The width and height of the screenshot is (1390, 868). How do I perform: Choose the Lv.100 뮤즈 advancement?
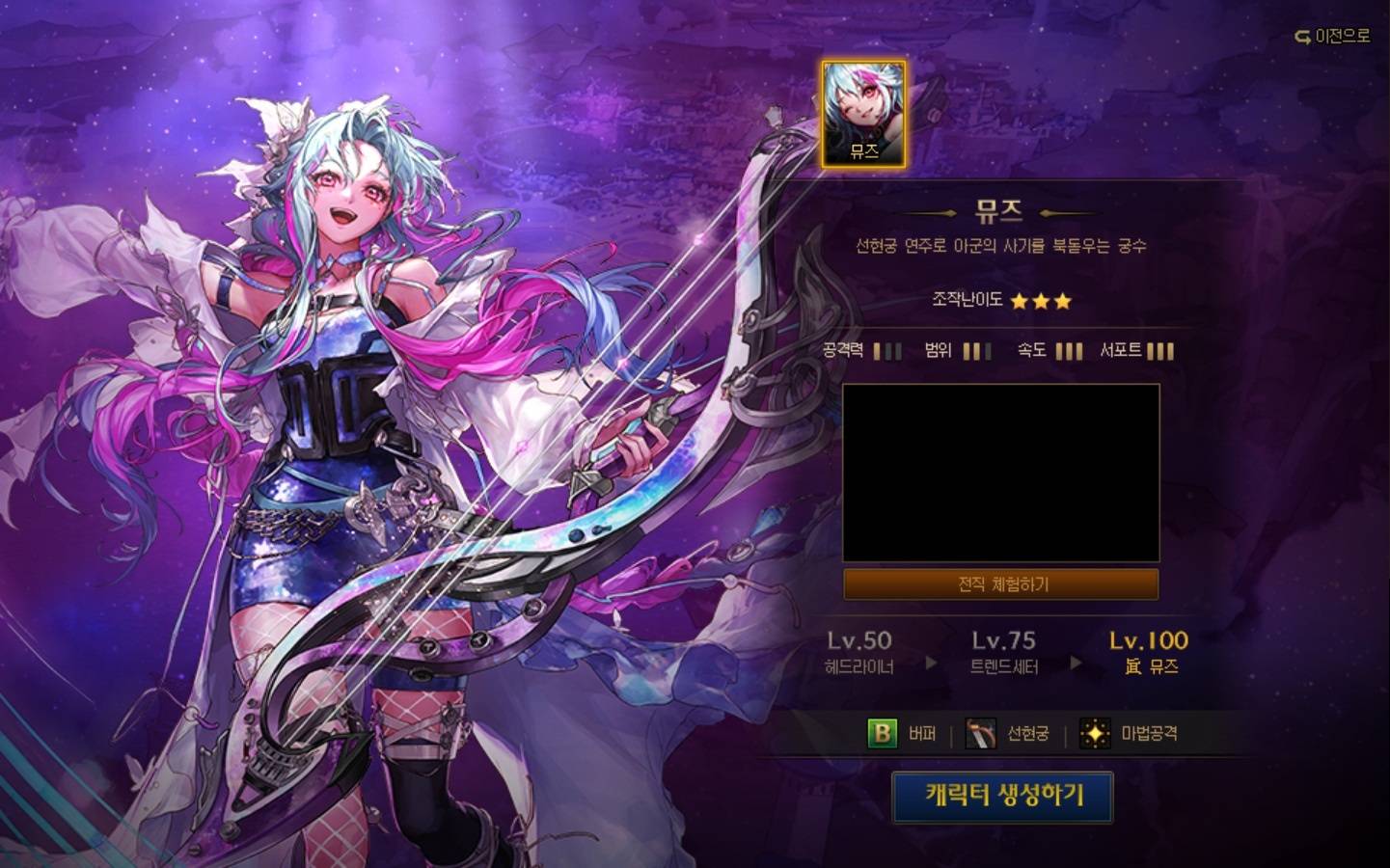tap(1149, 652)
